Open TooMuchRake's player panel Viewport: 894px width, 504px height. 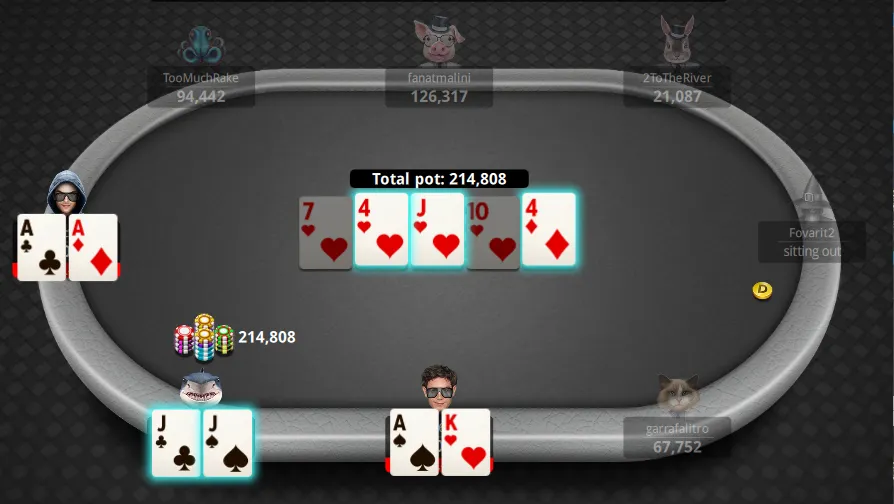click(x=201, y=86)
